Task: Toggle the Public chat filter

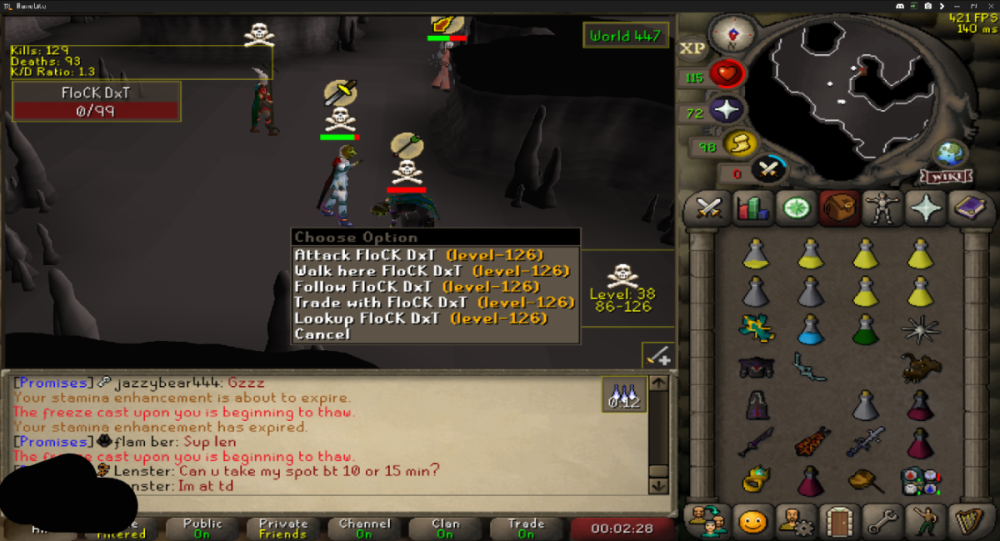Action: pyautogui.click(x=202, y=527)
